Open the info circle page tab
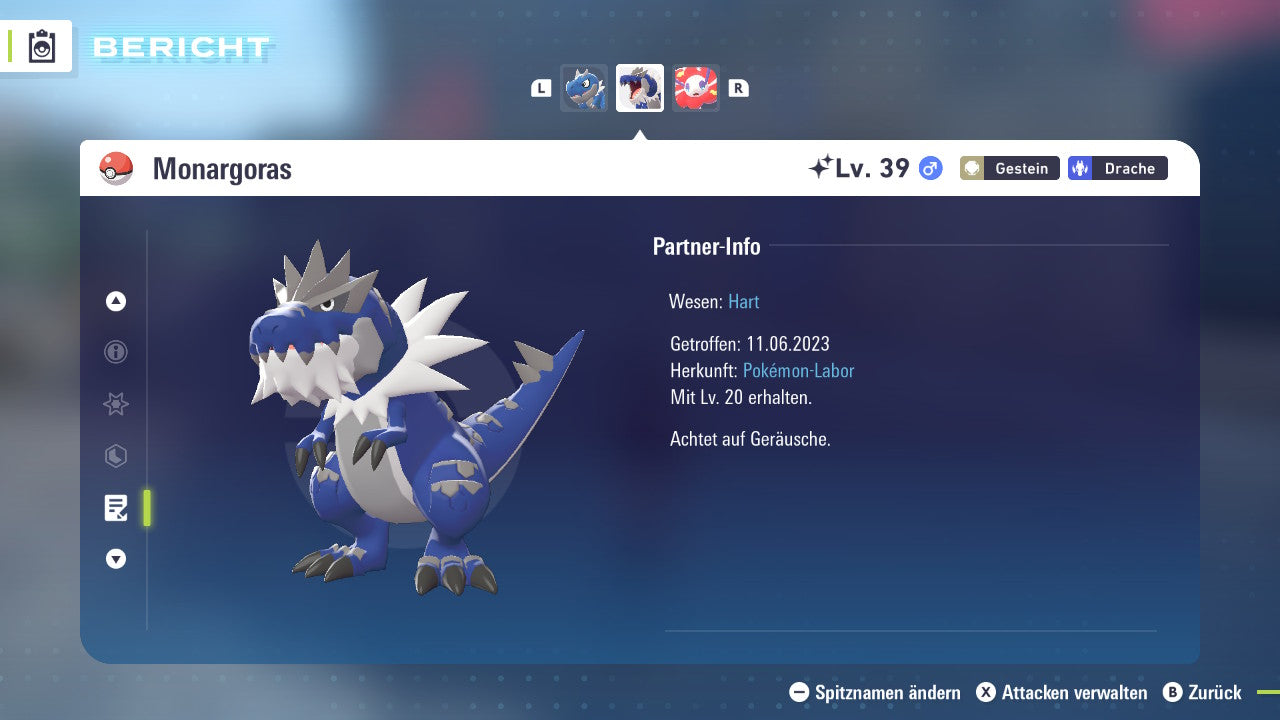The image size is (1280, 720). click(116, 352)
